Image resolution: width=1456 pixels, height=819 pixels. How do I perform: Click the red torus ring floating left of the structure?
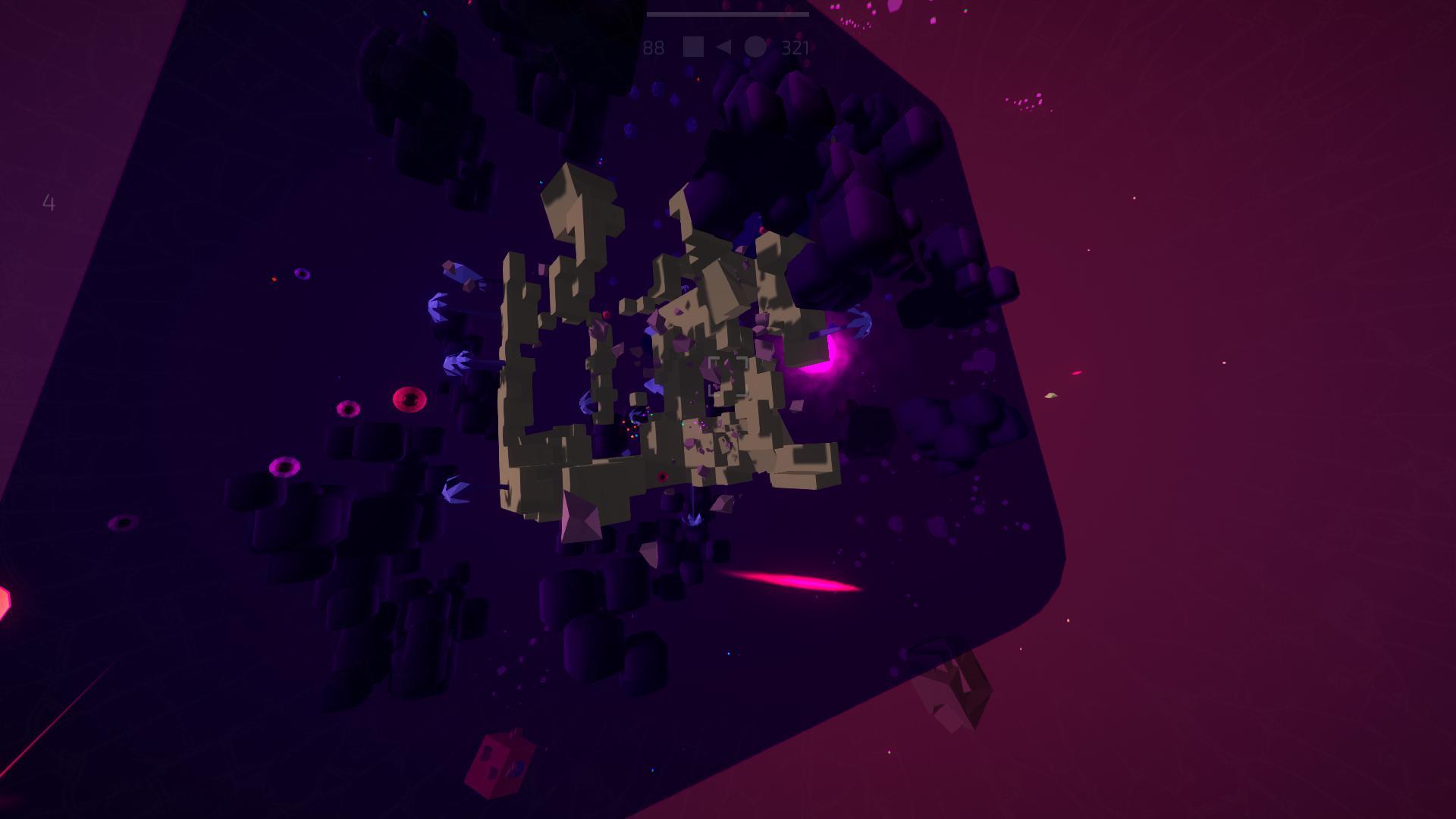(410, 398)
